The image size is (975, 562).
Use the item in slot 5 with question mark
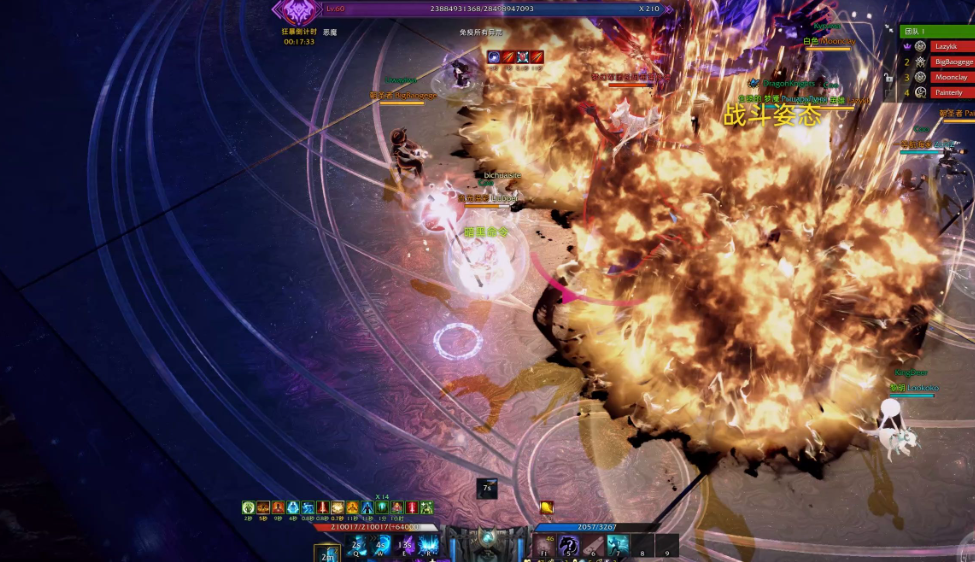568,546
